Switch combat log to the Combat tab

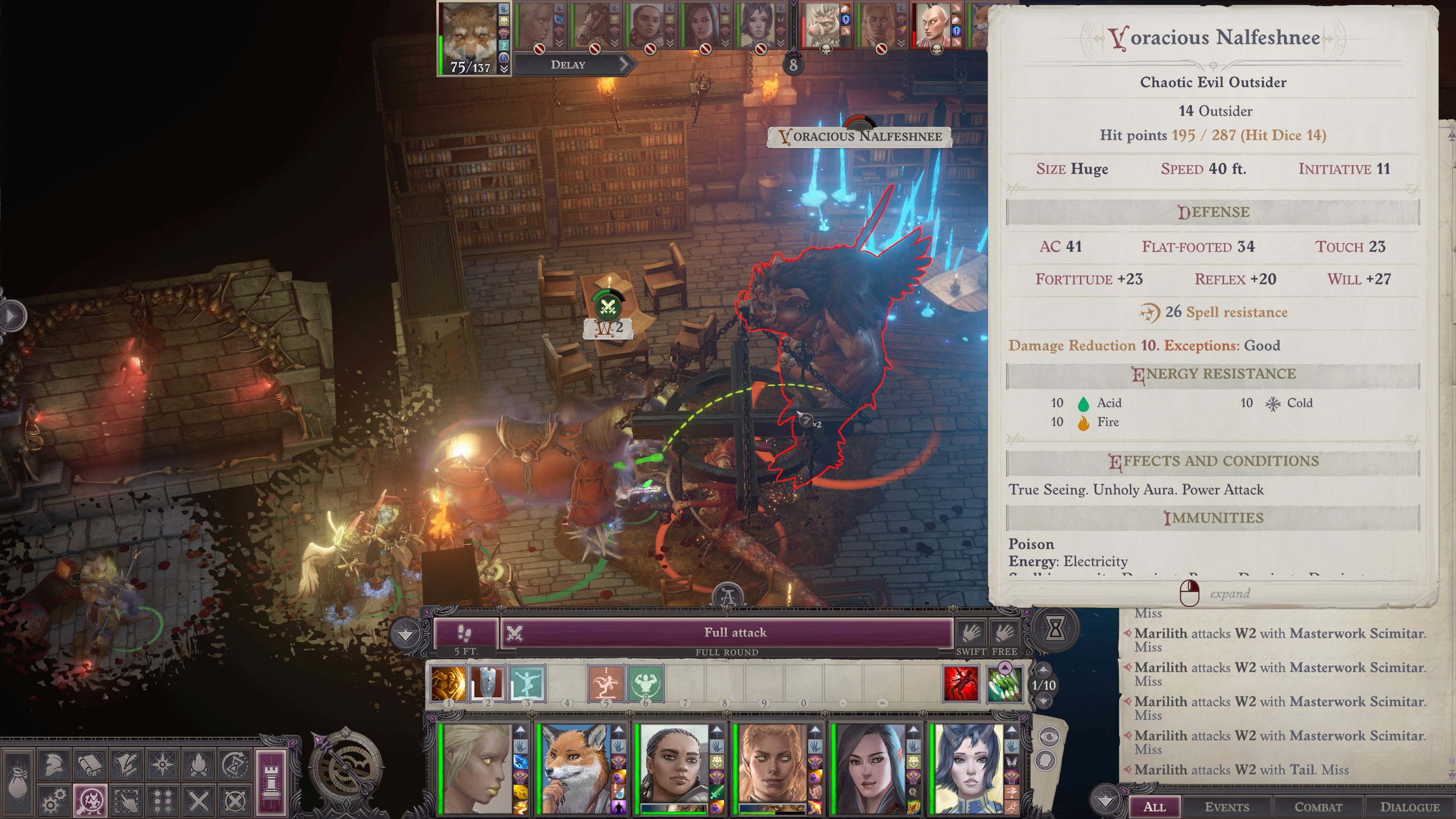coord(1318,806)
